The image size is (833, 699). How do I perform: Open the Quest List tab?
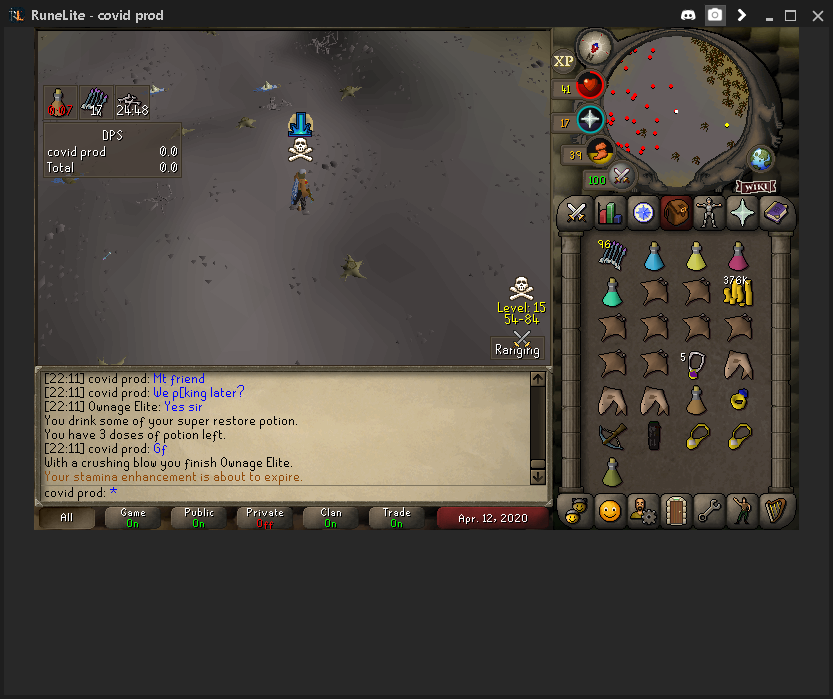click(643, 212)
